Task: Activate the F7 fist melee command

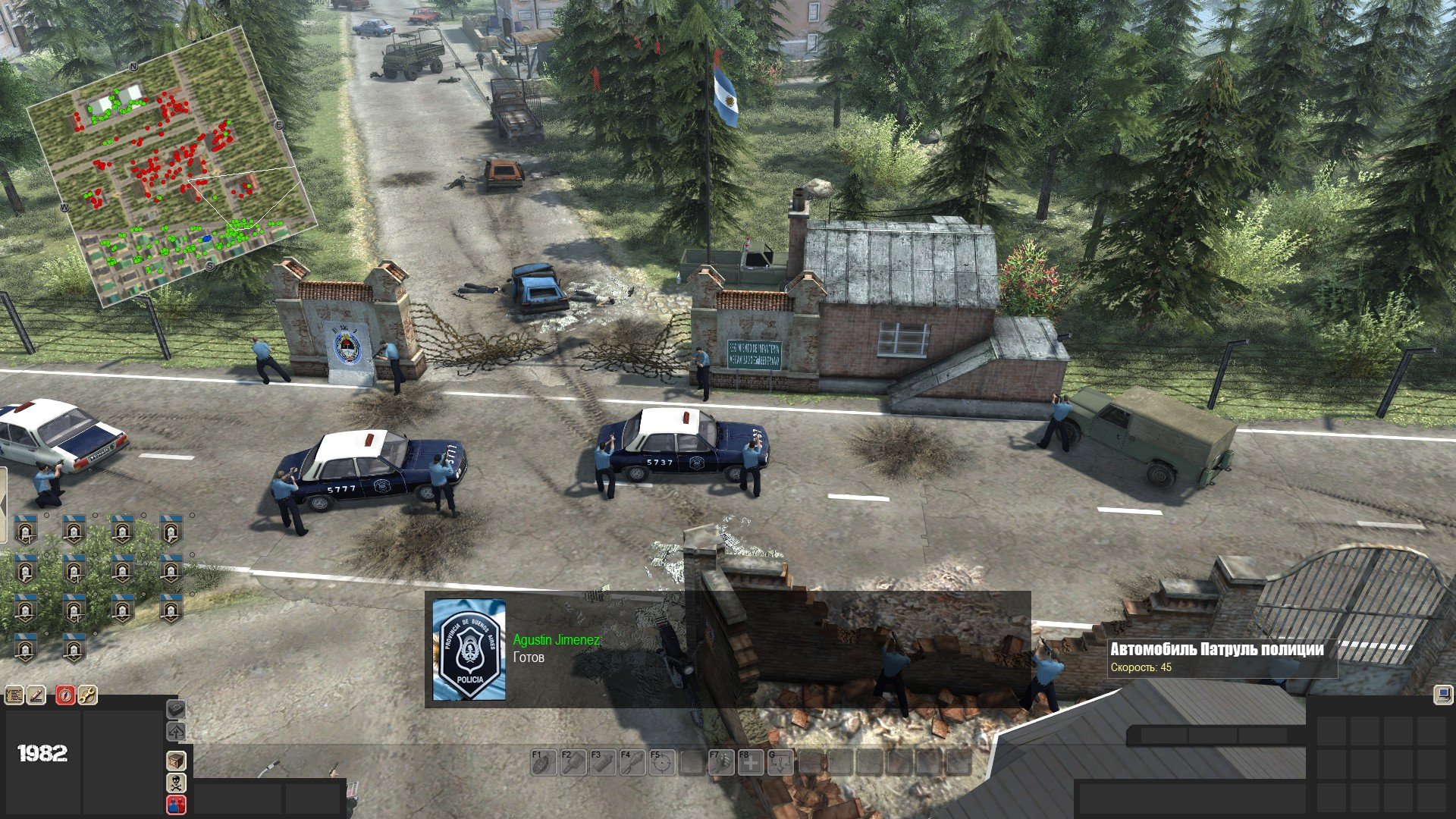Action: [720, 762]
